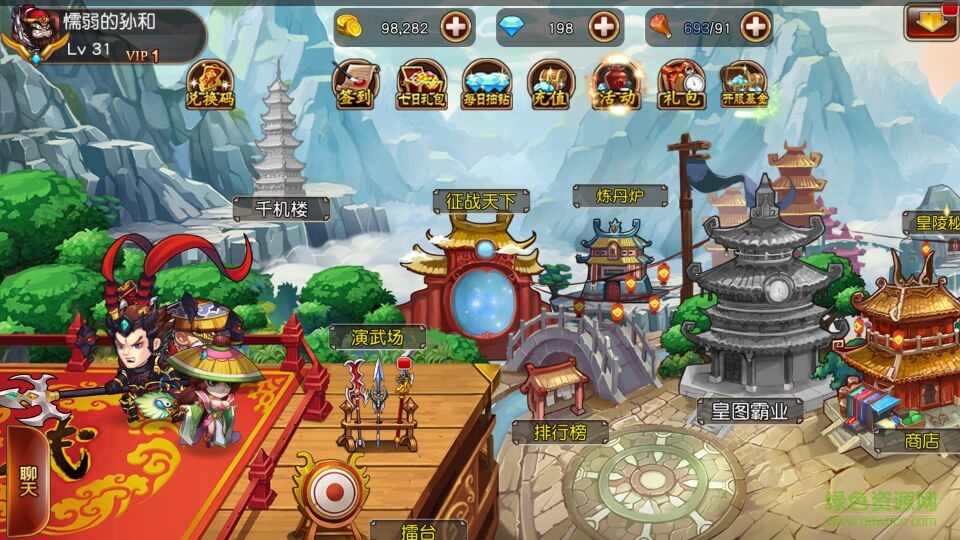Open the 礼包 gift pack icon
Viewport: 960px width, 540px height.
click(x=681, y=84)
